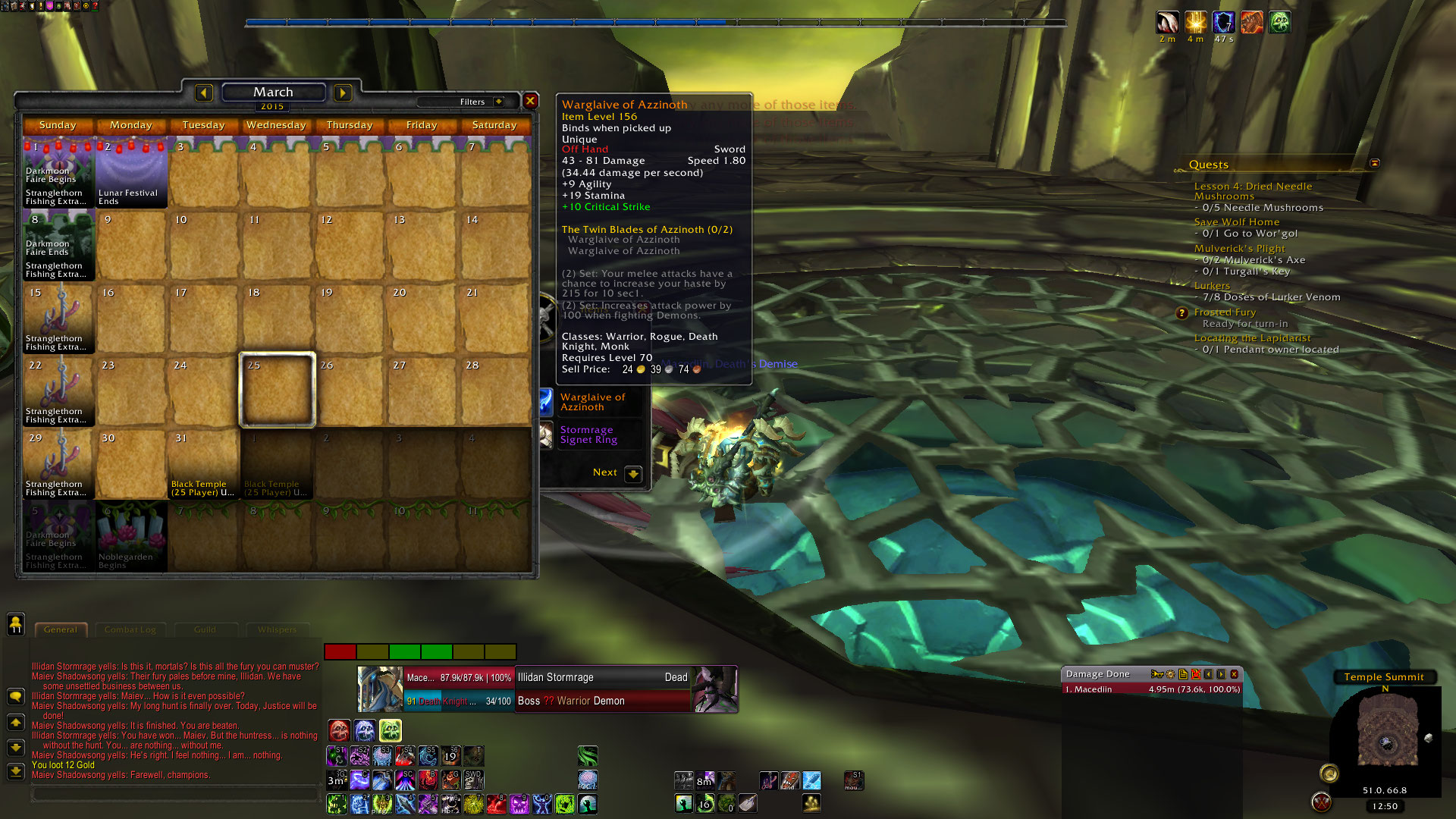Select the Lunar Festival Ends calendar day
The width and height of the screenshot is (1456, 819).
pyautogui.click(x=130, y=173)
